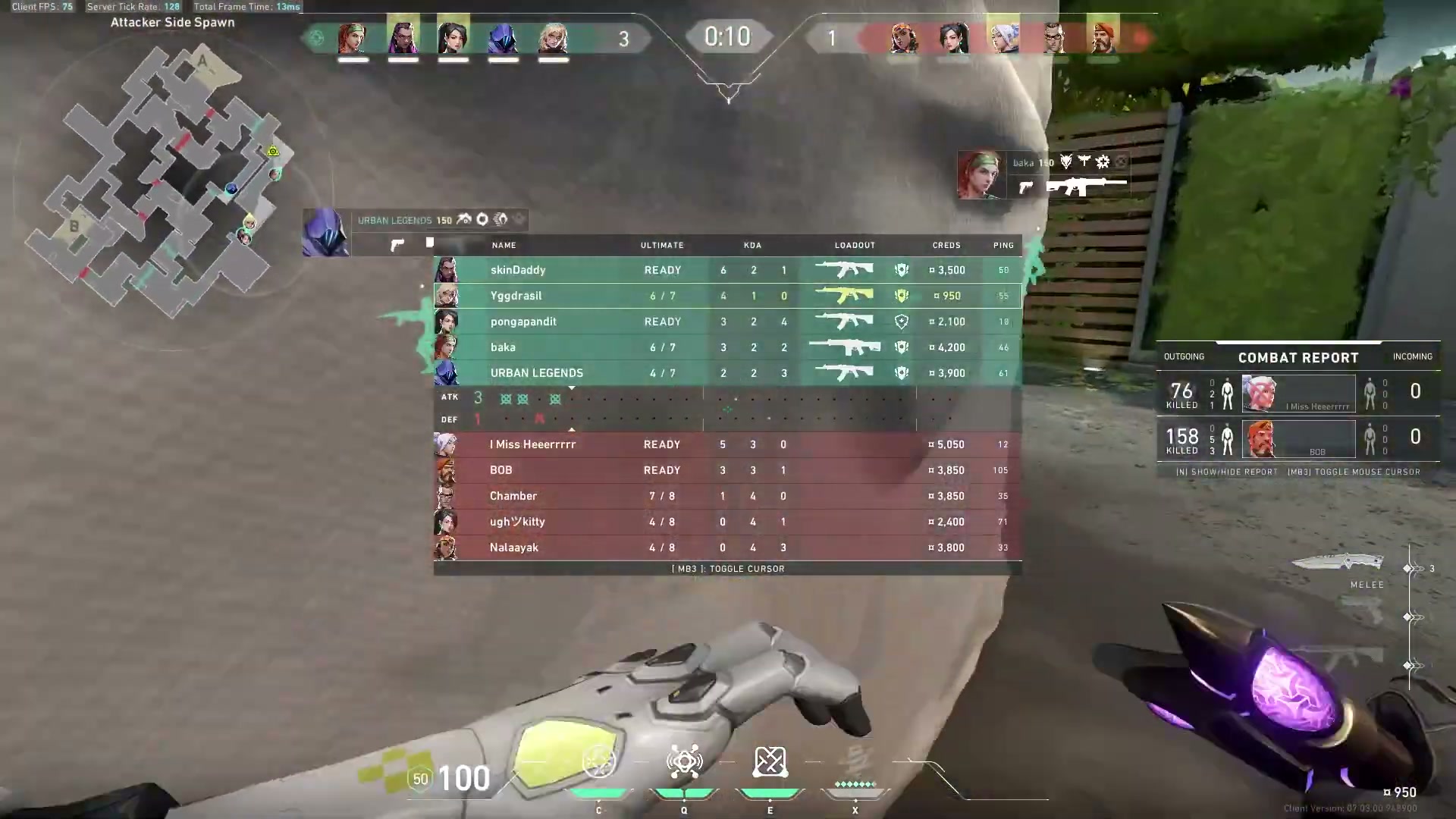The image size is (1456, 819).
Task: Click URBAN LEGENDS agent portrait in the scoreboard
Action: 447,372
